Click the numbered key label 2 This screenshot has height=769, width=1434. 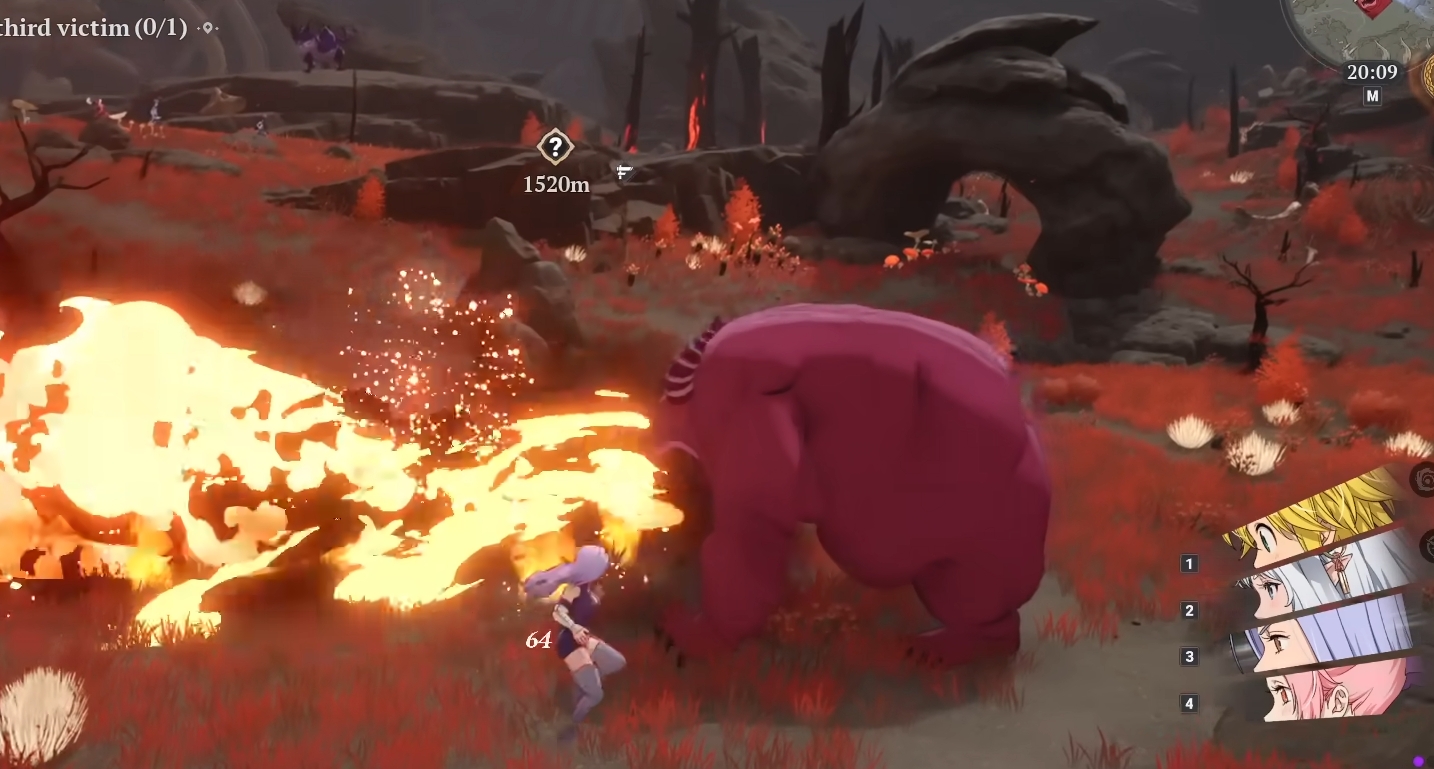coord(1189,610)
